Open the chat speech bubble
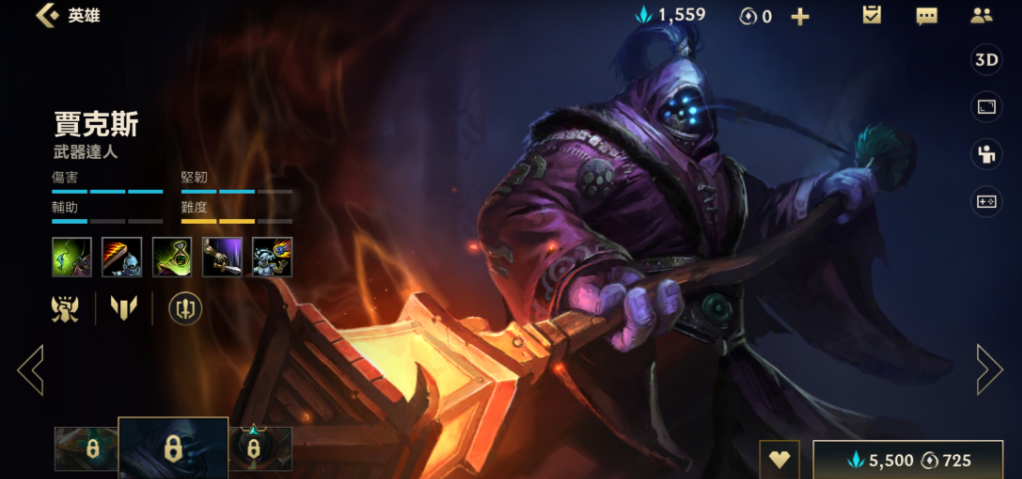1022x479 pixels. point(926,16)
